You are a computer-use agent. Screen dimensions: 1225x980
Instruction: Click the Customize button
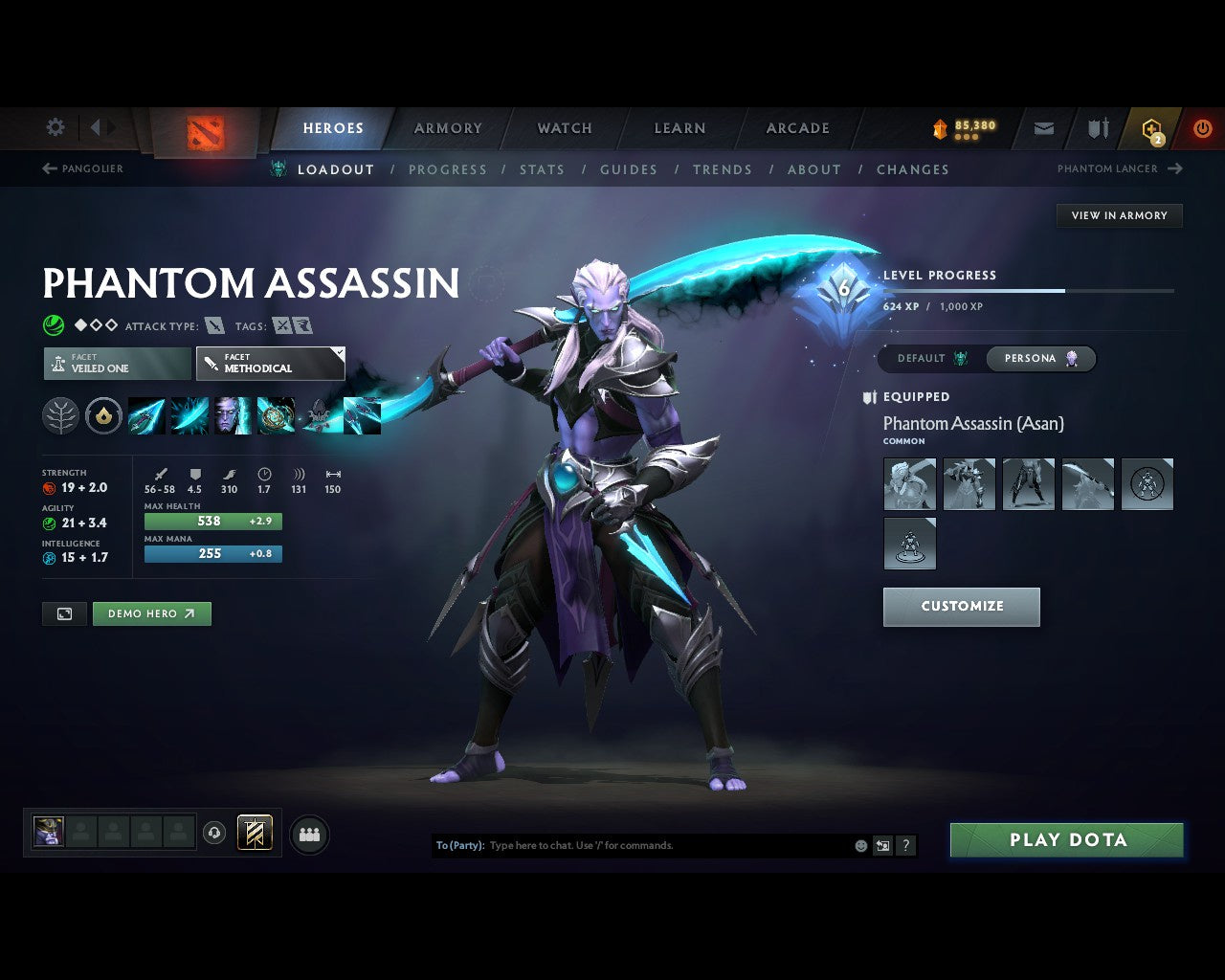click(961, 606)
